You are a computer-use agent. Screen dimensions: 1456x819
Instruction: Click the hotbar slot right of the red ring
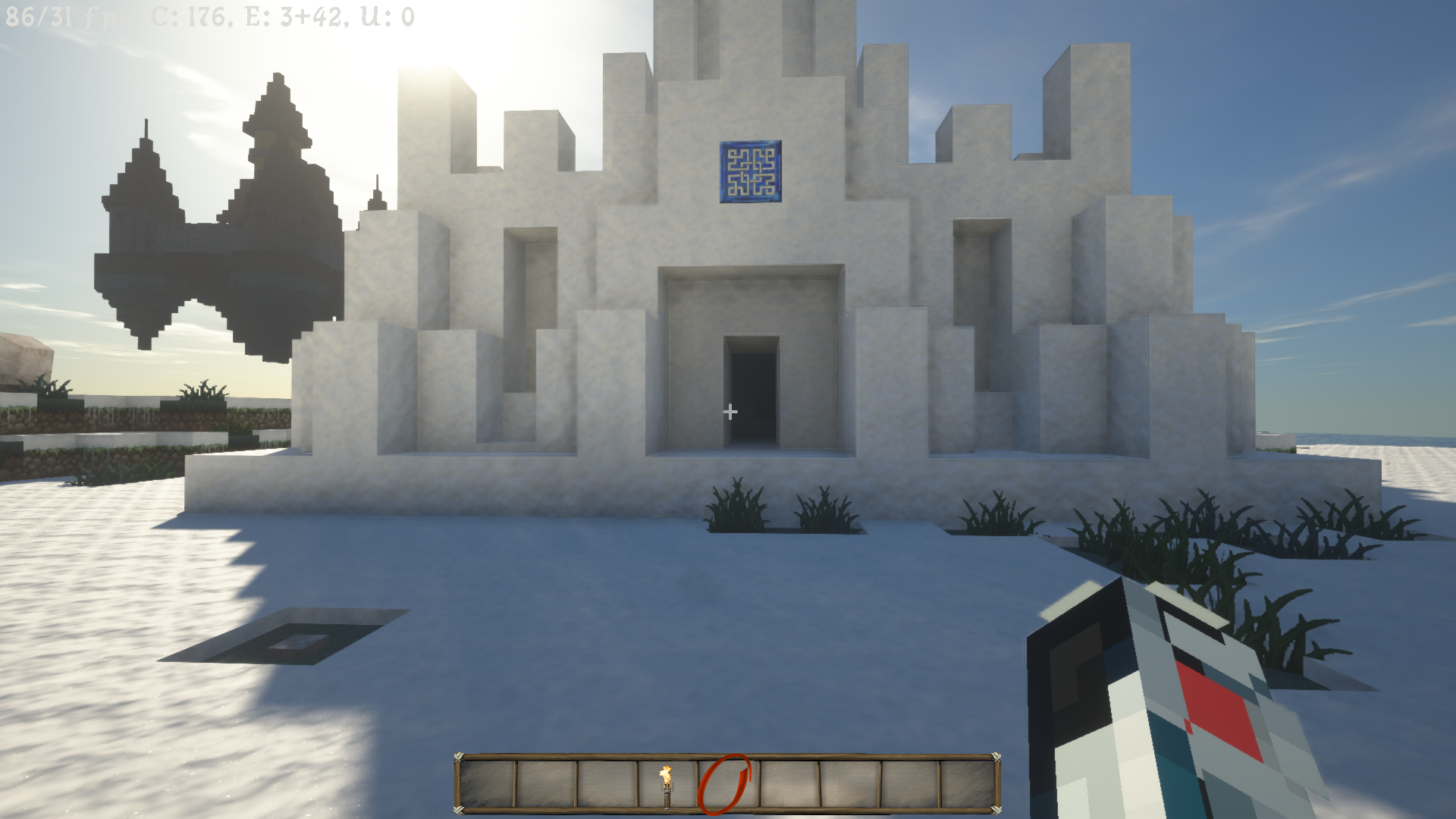pos(789,785)
